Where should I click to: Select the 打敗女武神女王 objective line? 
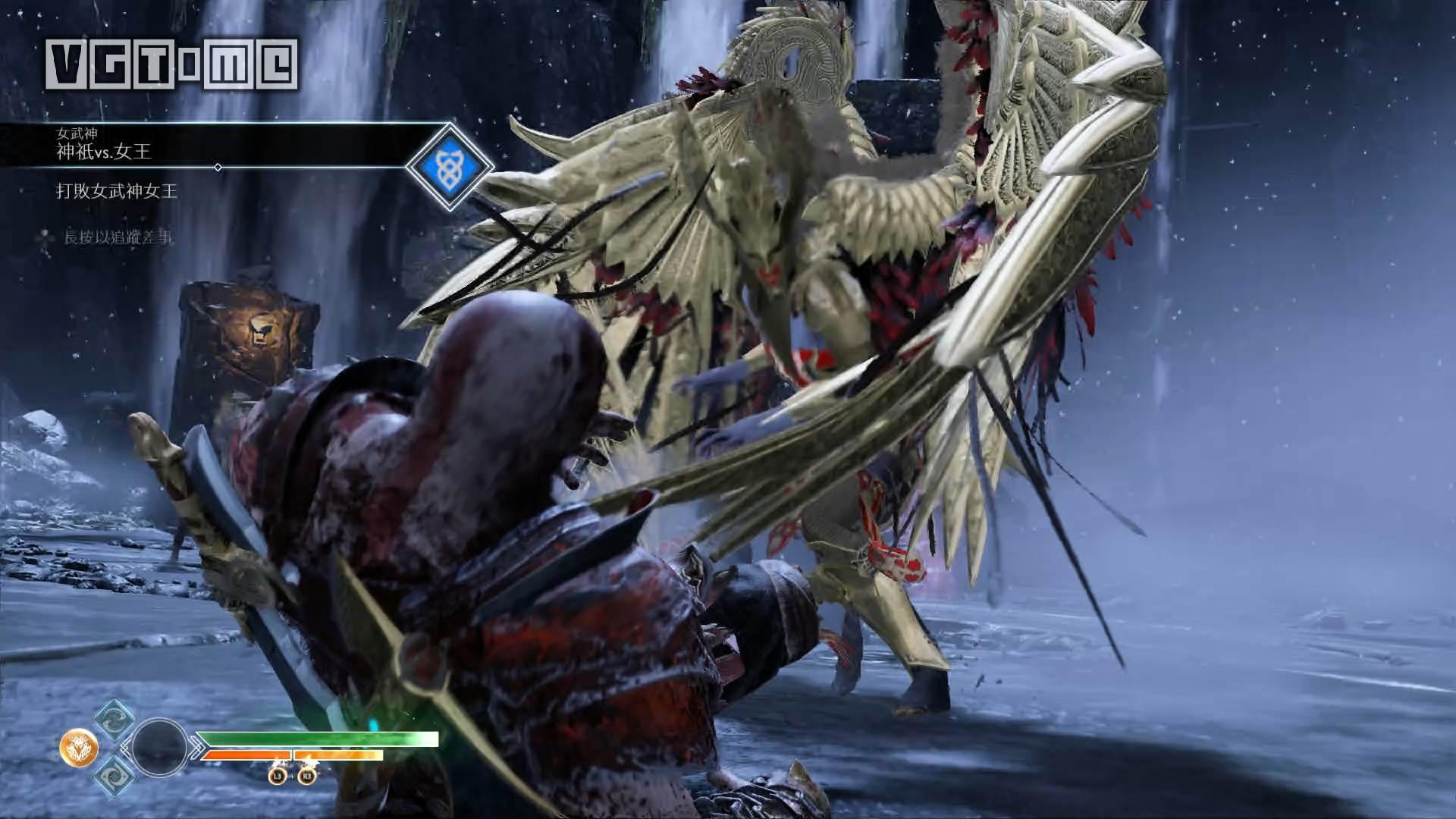pyautogui.click(x=117, y=191)
